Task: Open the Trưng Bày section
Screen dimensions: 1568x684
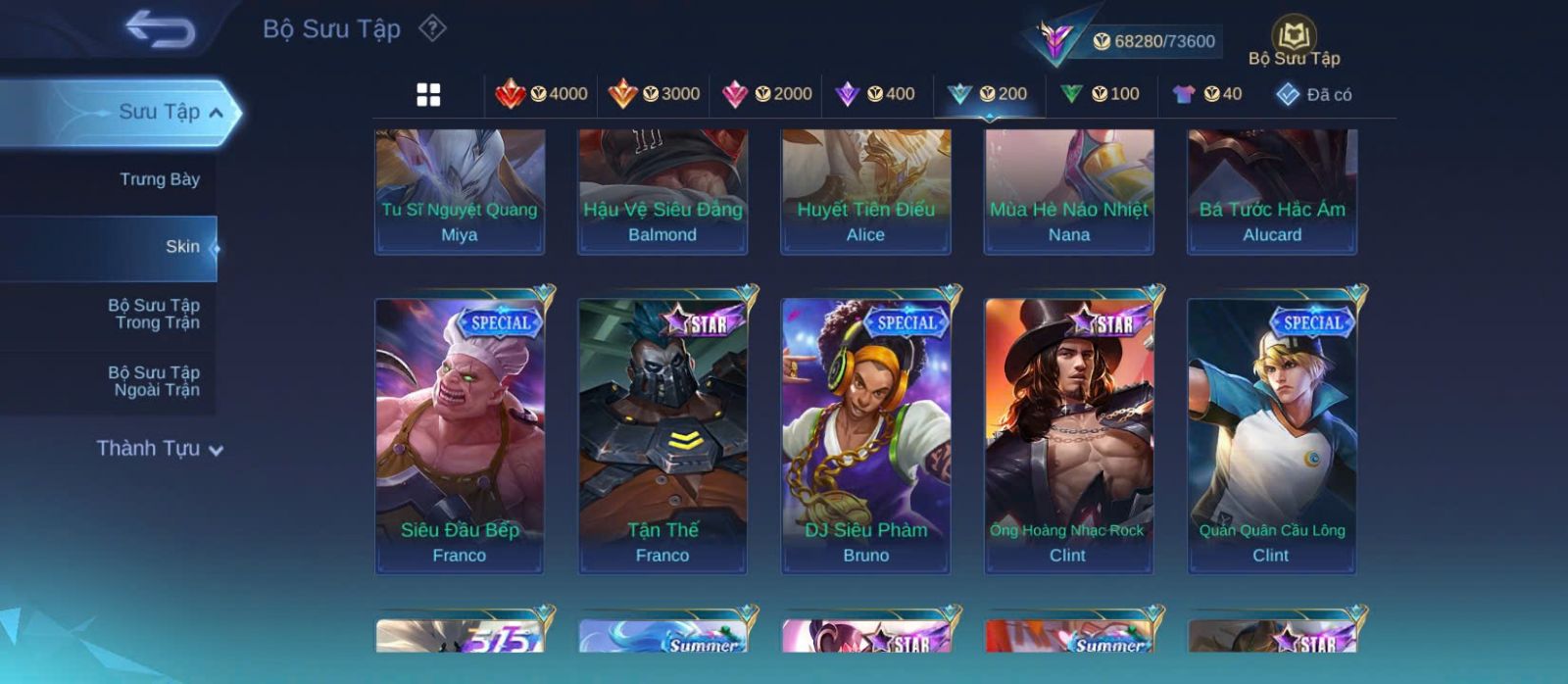Action: click(x=159, y=179)
